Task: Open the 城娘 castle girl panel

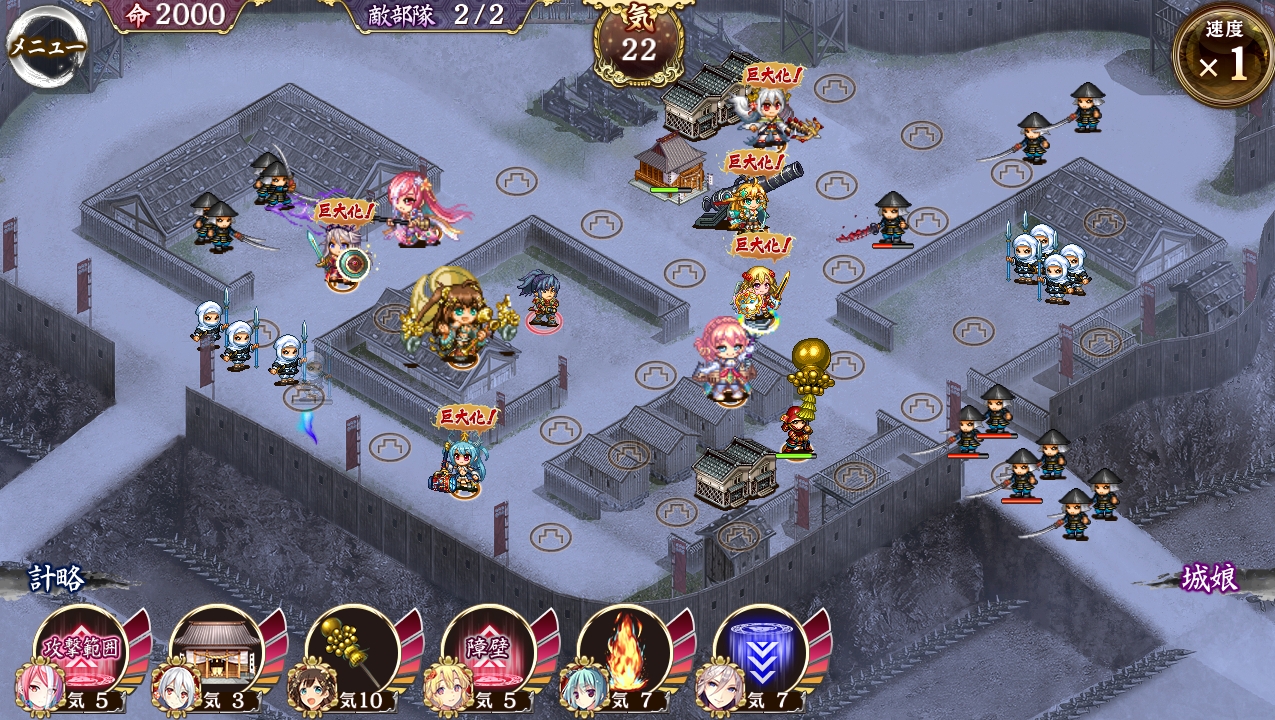Action: pos(1209,578)
